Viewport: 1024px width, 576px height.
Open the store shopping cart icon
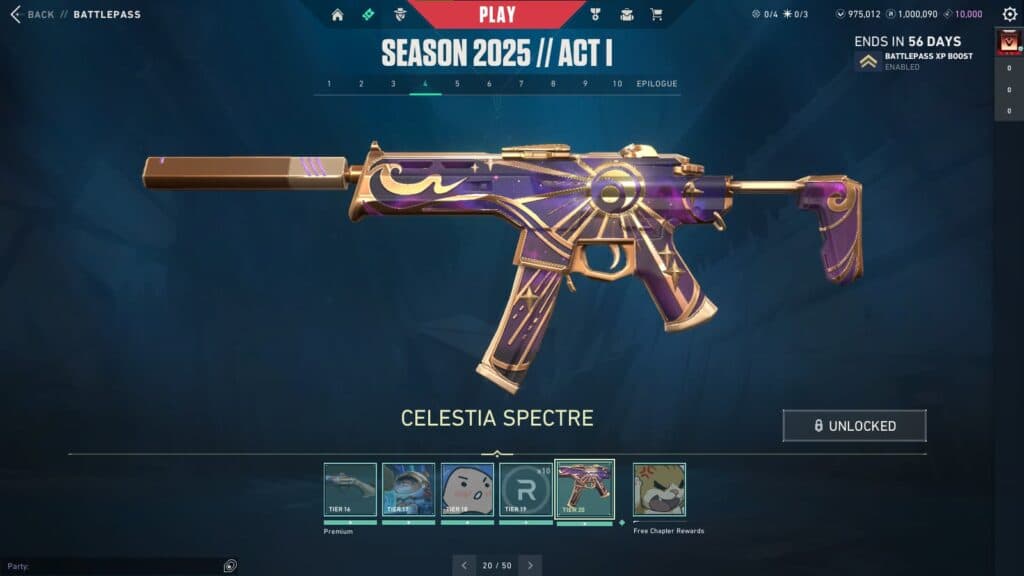[656, 15]
